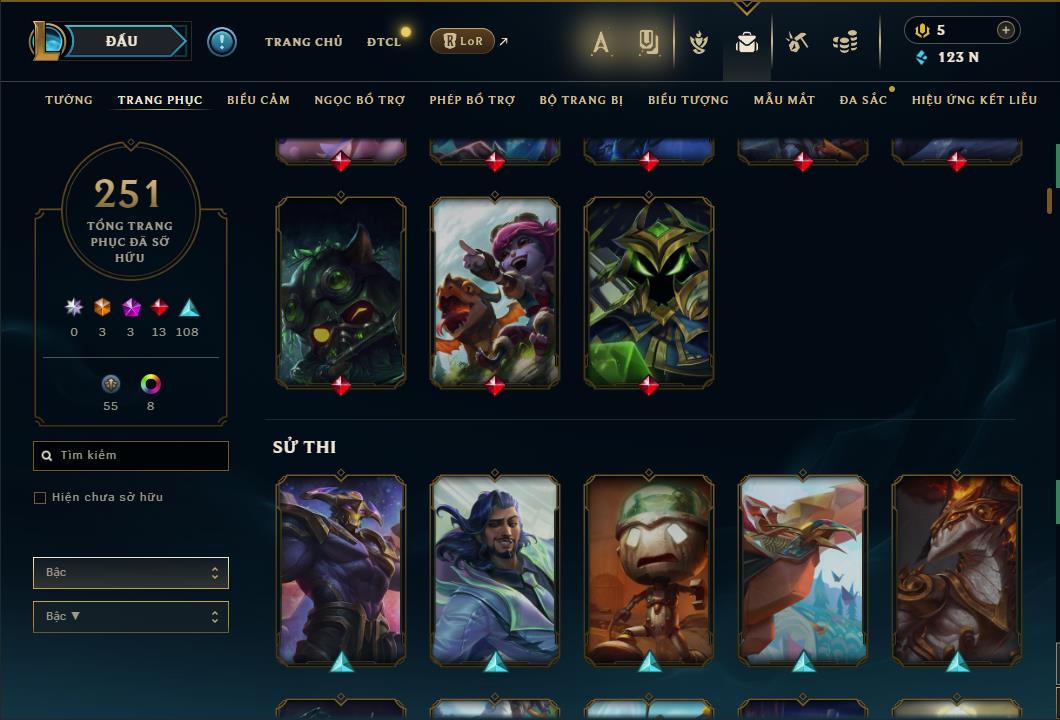
Task: Toggle the Hiện chưa sở hữu checkbox
Action: click(40, 498)
